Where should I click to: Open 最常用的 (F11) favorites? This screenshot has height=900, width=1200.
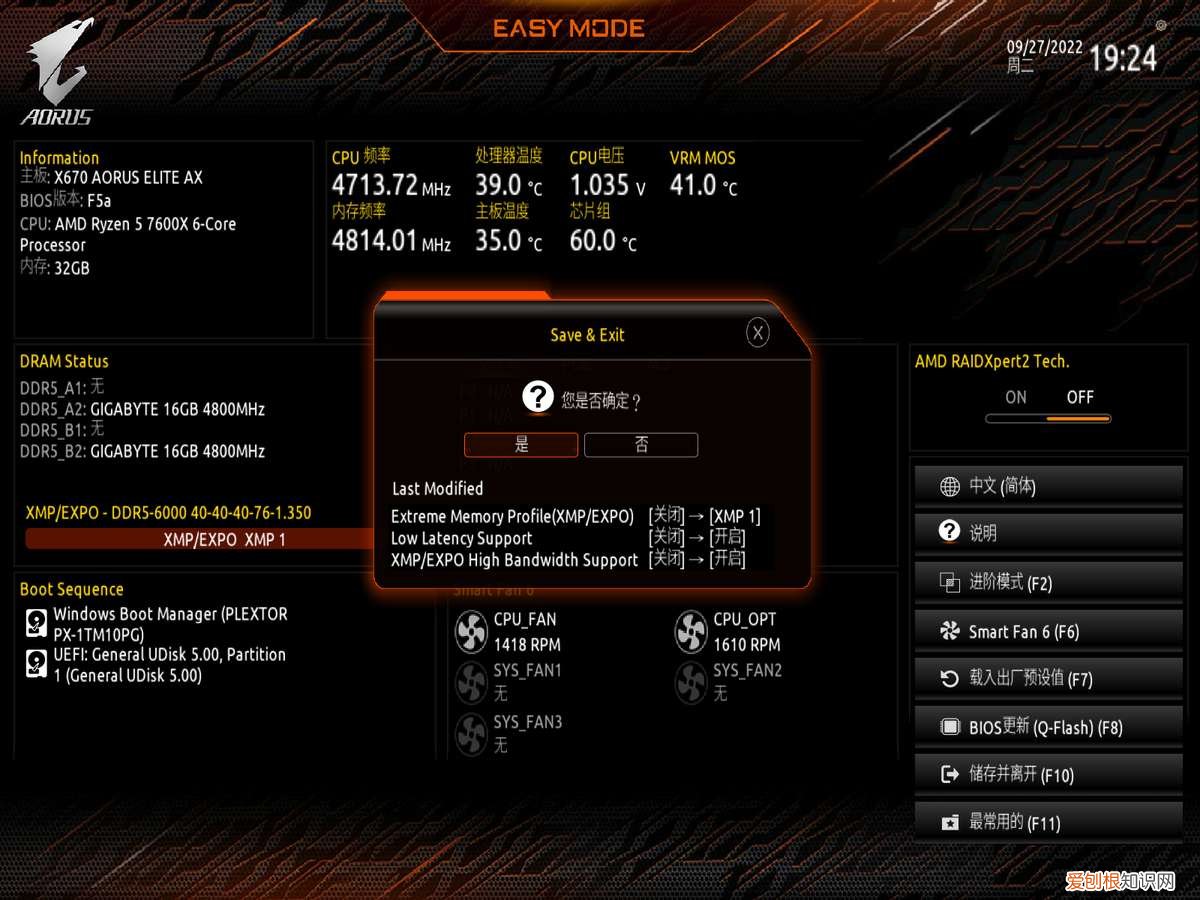1048,822
